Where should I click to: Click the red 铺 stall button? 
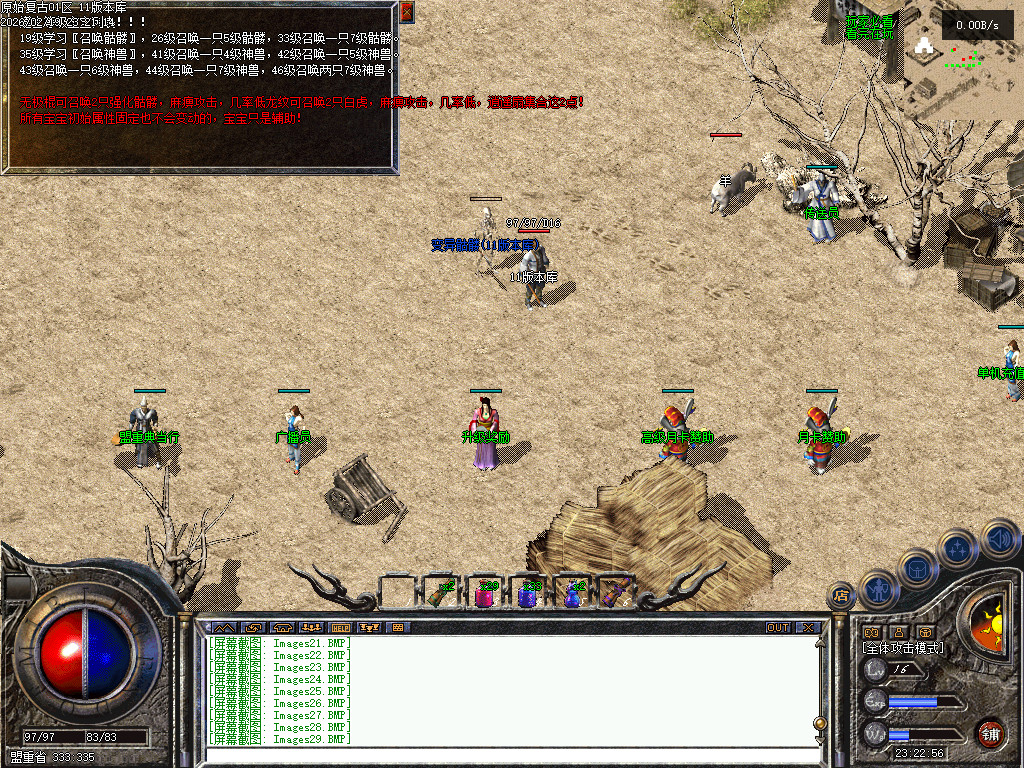coord(990,734)
